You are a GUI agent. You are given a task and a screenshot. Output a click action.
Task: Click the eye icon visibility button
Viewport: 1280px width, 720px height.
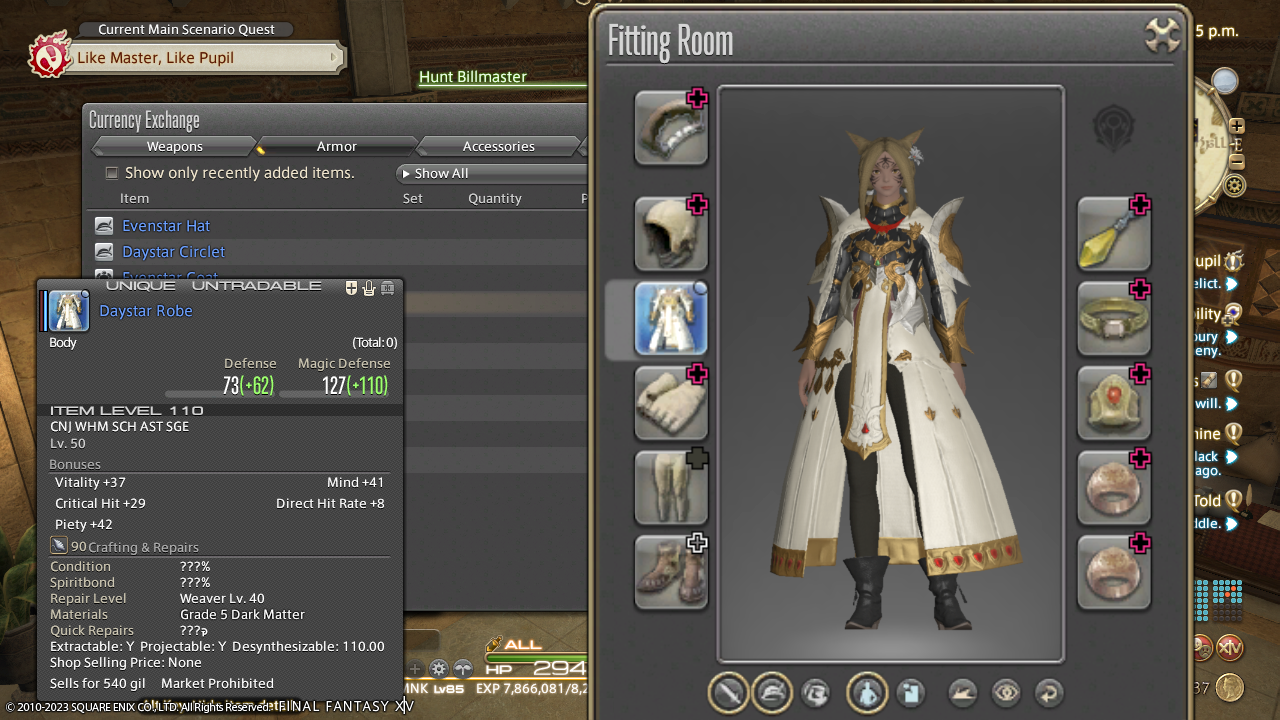[1005, 693]
